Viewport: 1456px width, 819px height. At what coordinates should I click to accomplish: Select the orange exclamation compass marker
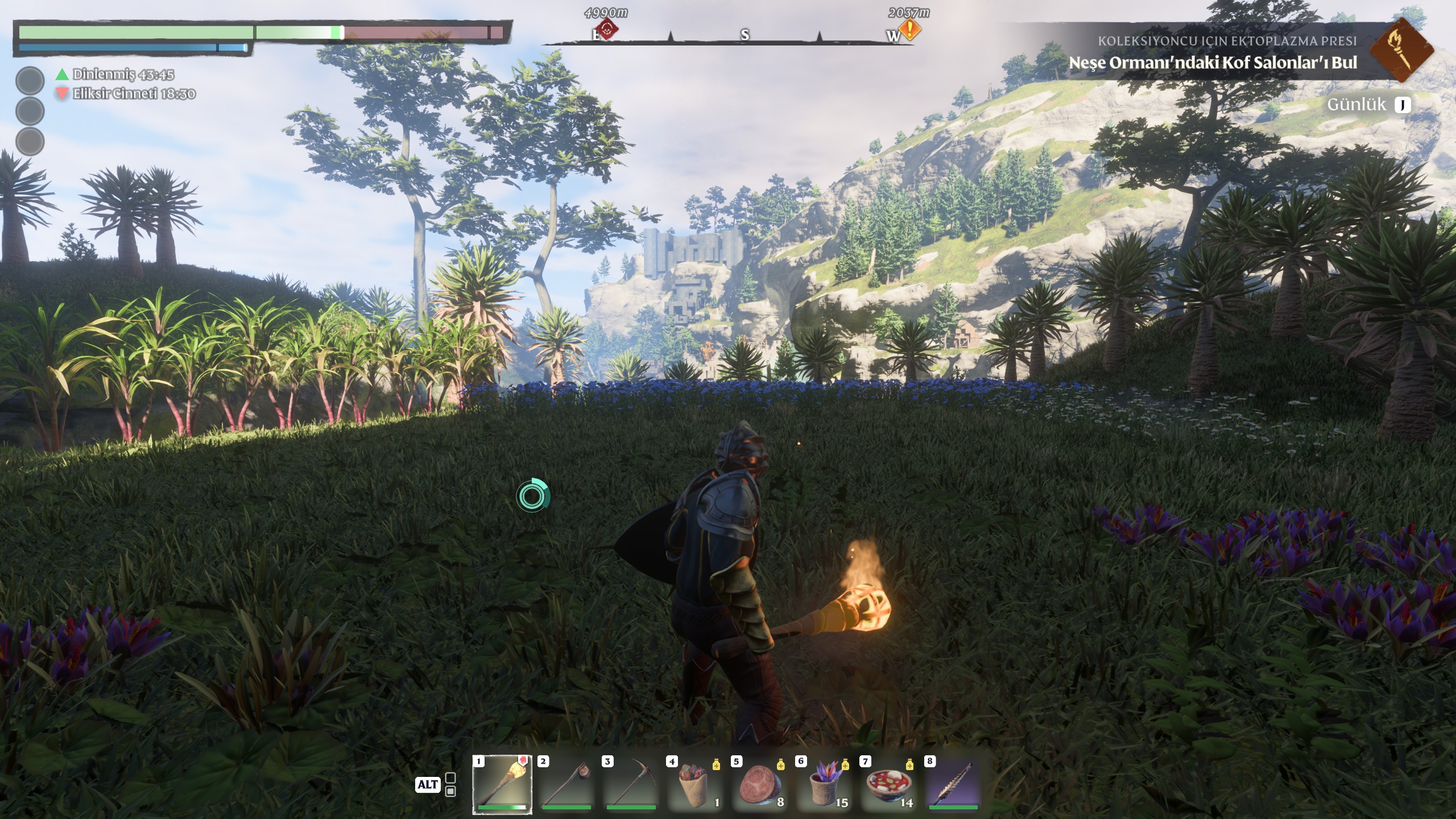pos(911,28)
